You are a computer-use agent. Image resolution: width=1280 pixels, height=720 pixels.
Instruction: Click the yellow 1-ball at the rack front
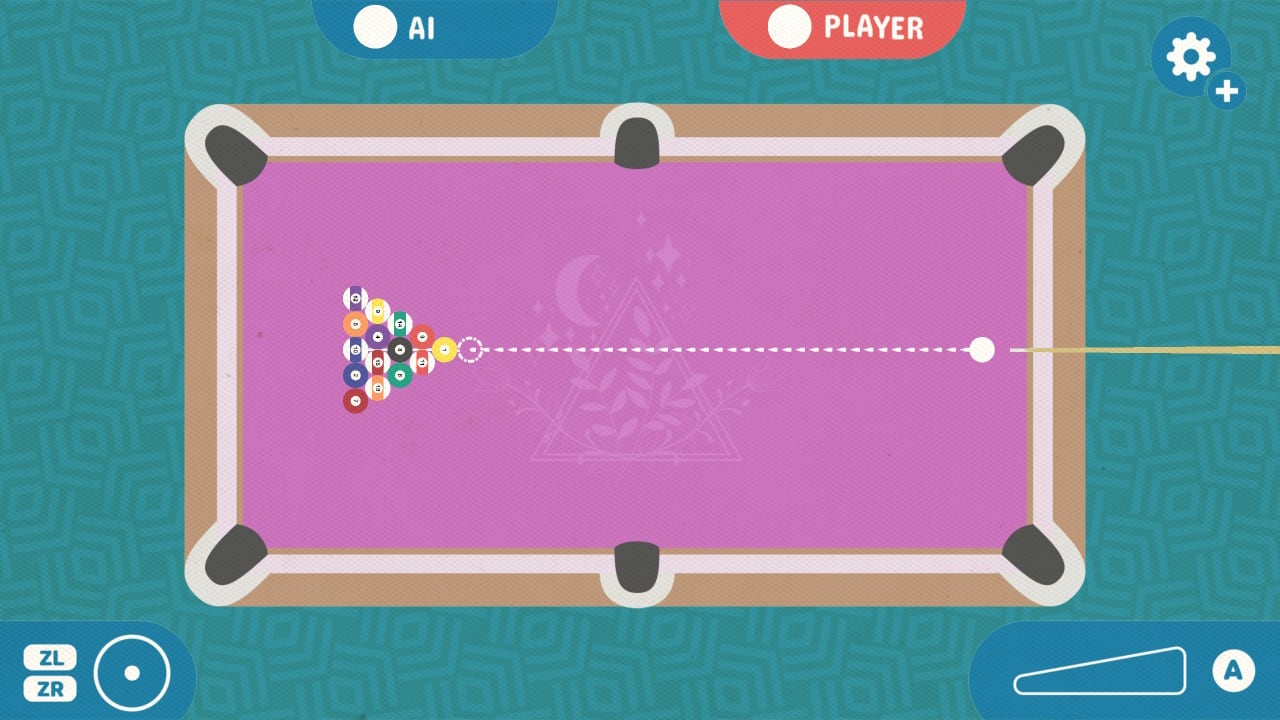coord(444,349)
